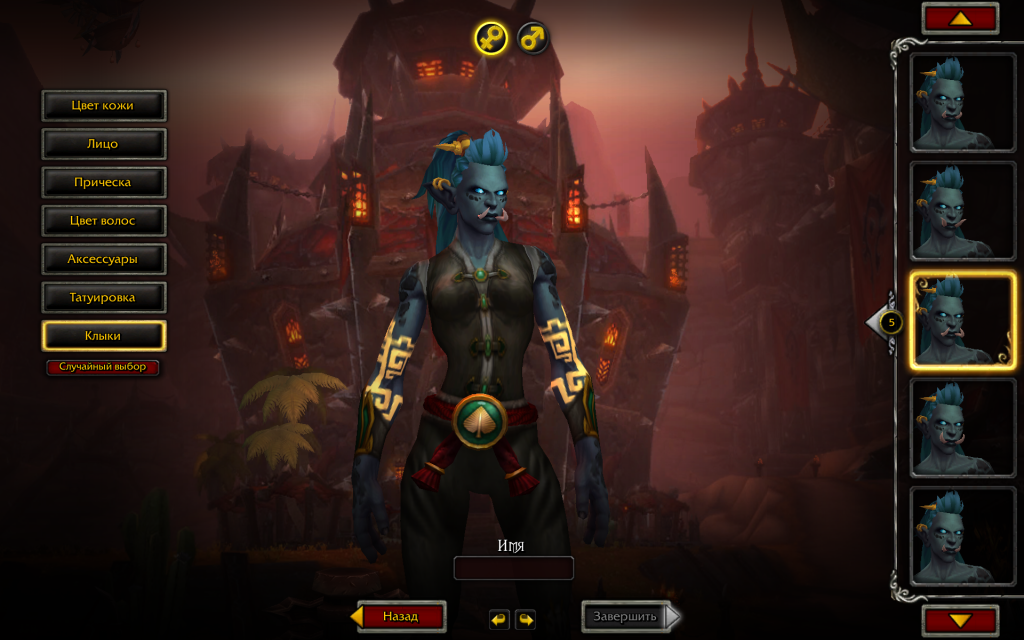Select the highlighted Клыки category
Image resolution: width=1024 pixels, height=640 pixels.
[x=103, y=336]
